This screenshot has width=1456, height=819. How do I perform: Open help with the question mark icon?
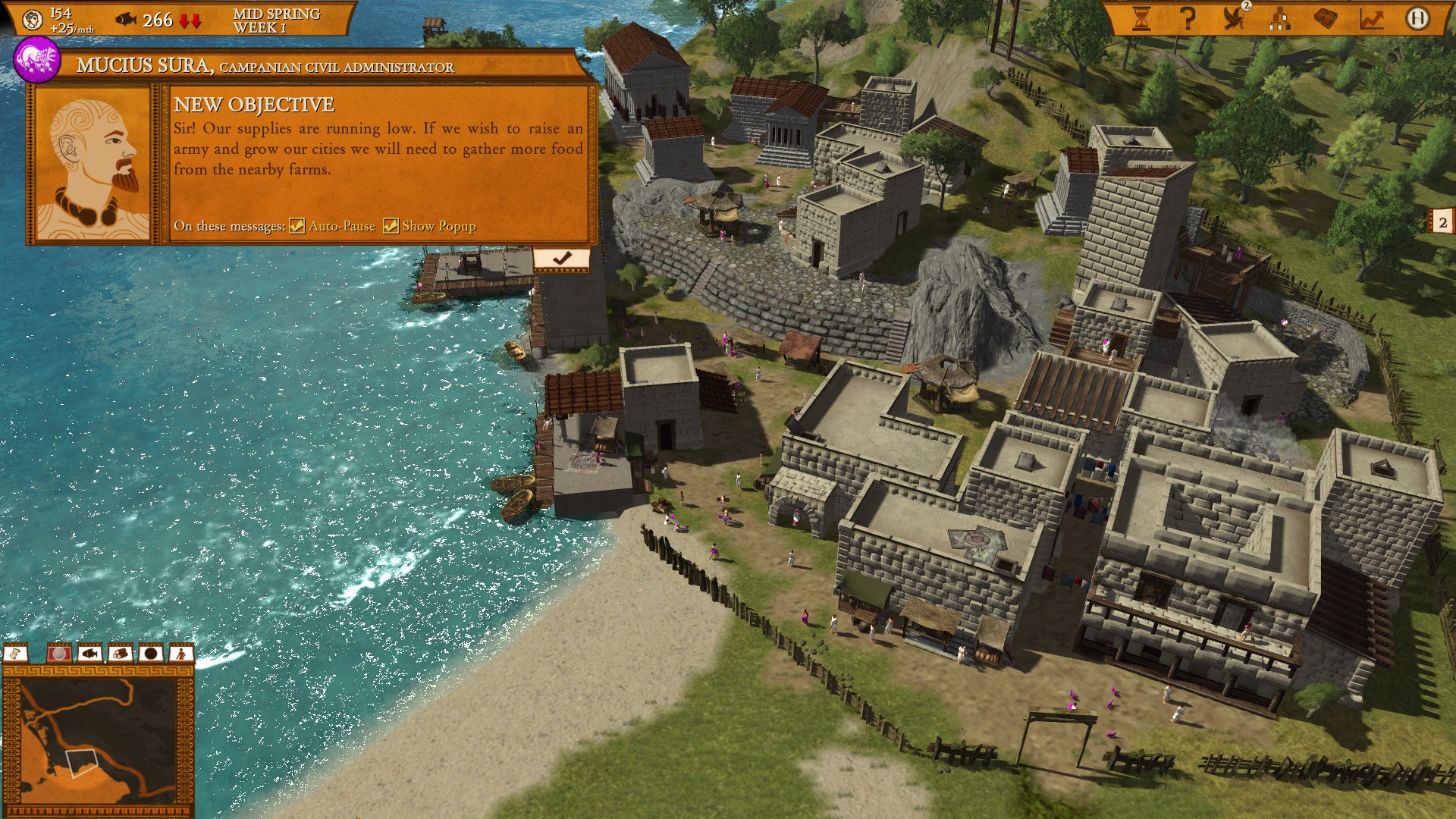pos(1188,18)
